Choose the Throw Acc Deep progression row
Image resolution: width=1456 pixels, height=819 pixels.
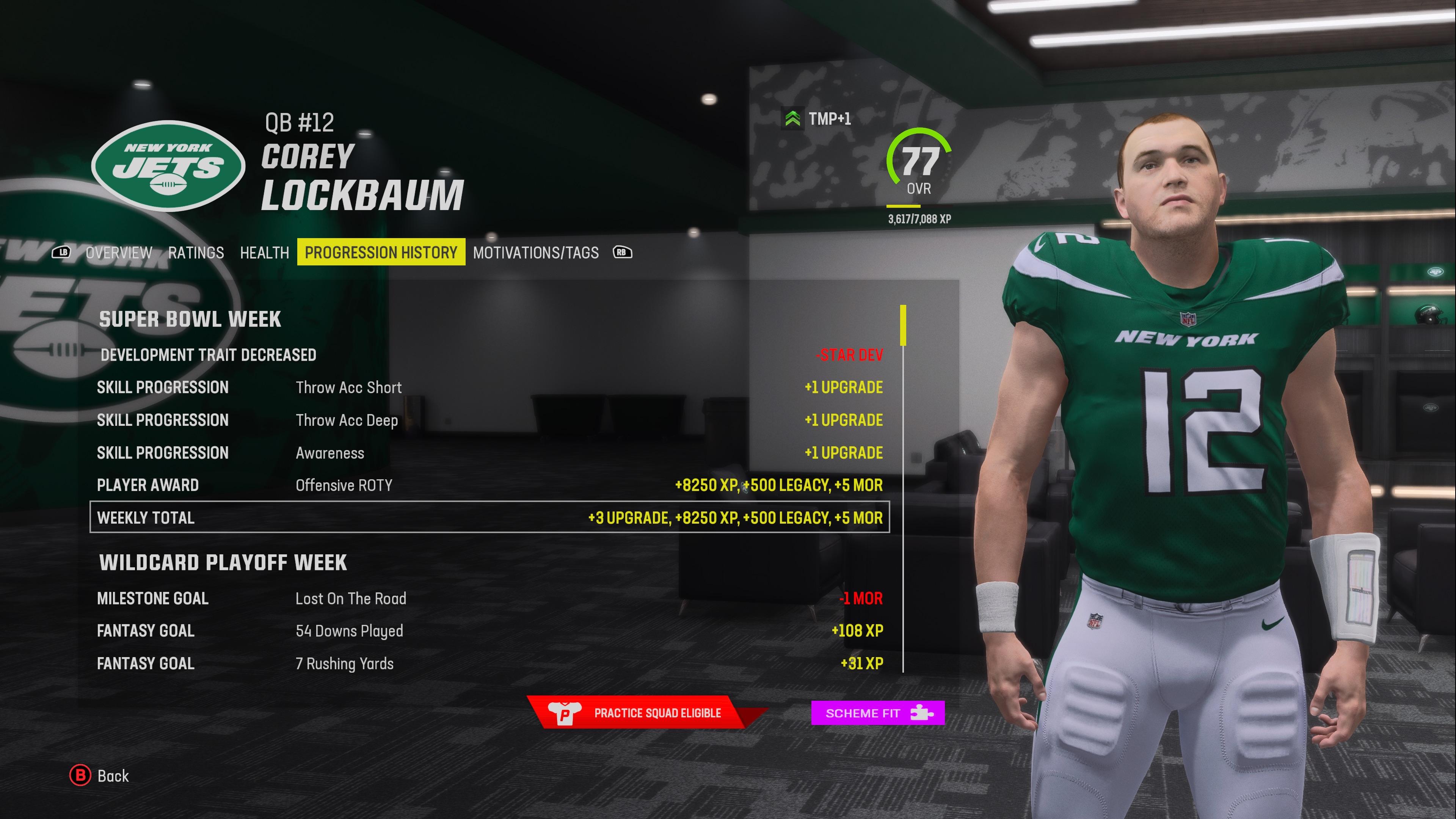pyautogui.click(x=490, y=420)
